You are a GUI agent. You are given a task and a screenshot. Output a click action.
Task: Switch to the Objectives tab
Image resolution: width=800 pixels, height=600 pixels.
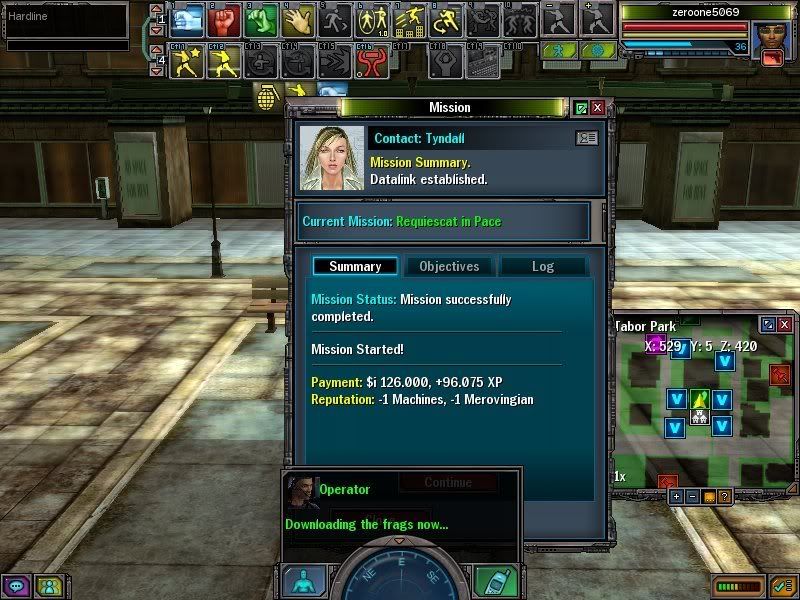click(x=449, y=266)
